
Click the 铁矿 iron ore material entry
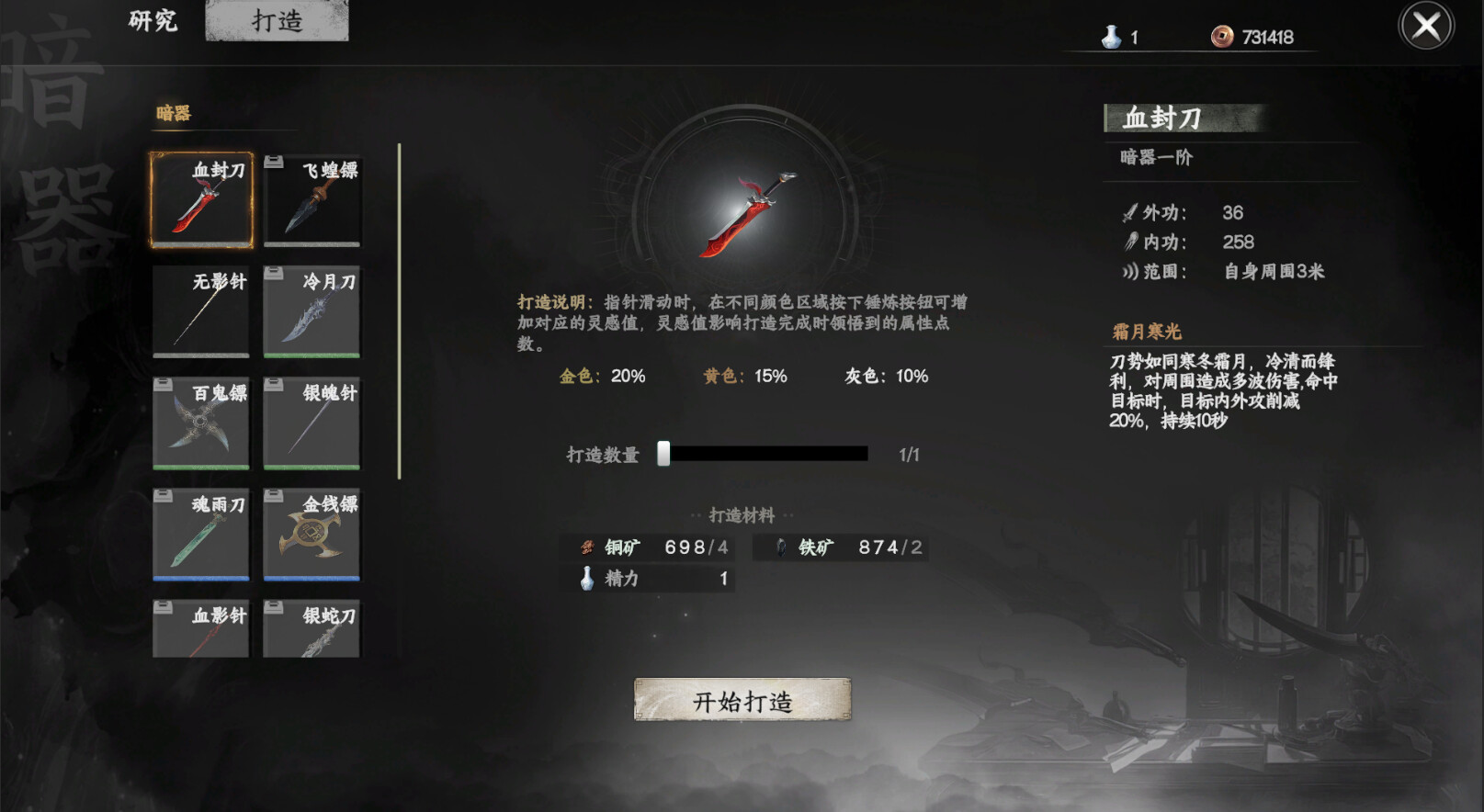(x=841, y=547)
